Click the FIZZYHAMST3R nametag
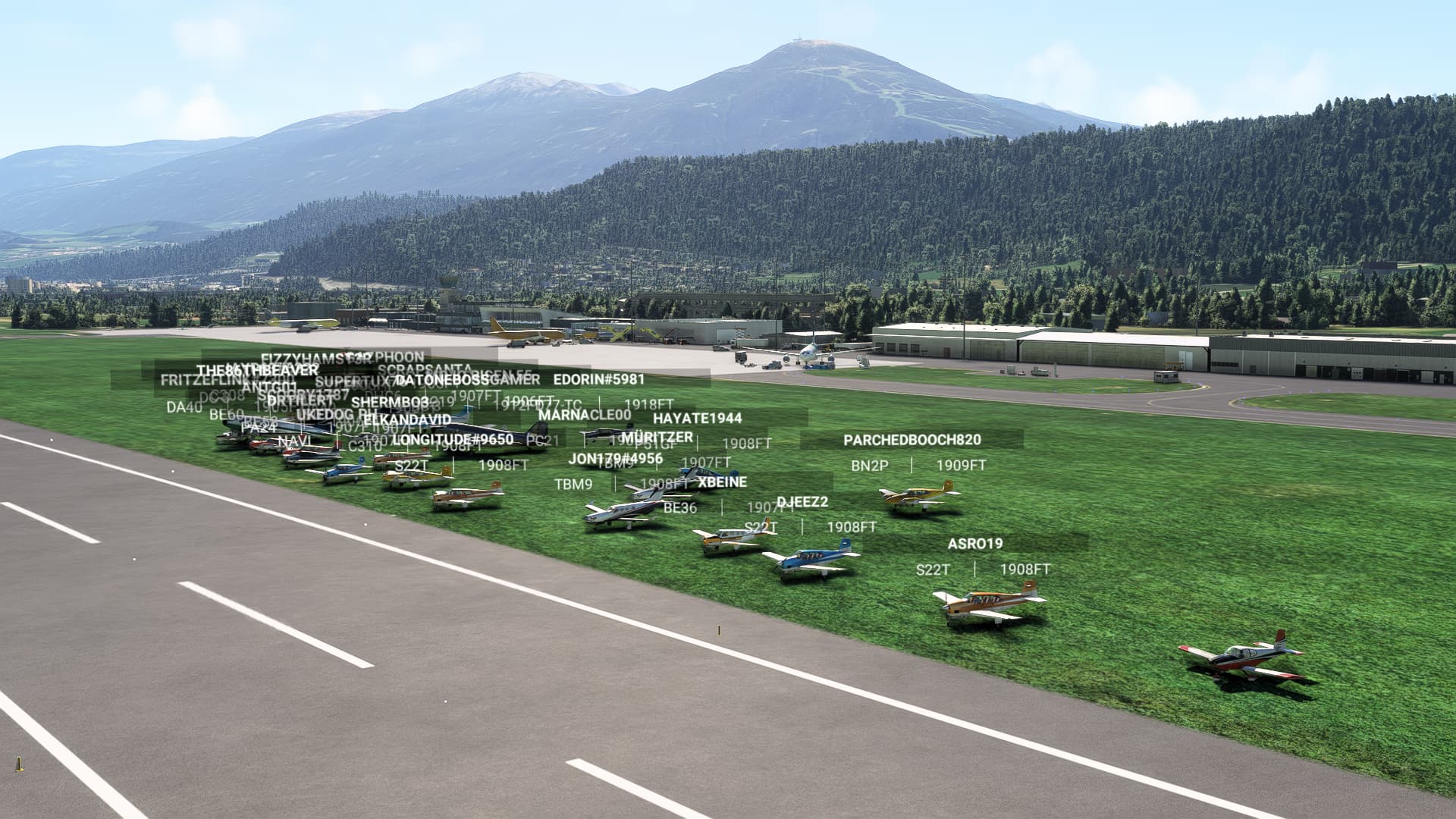 tap(313, 356)
